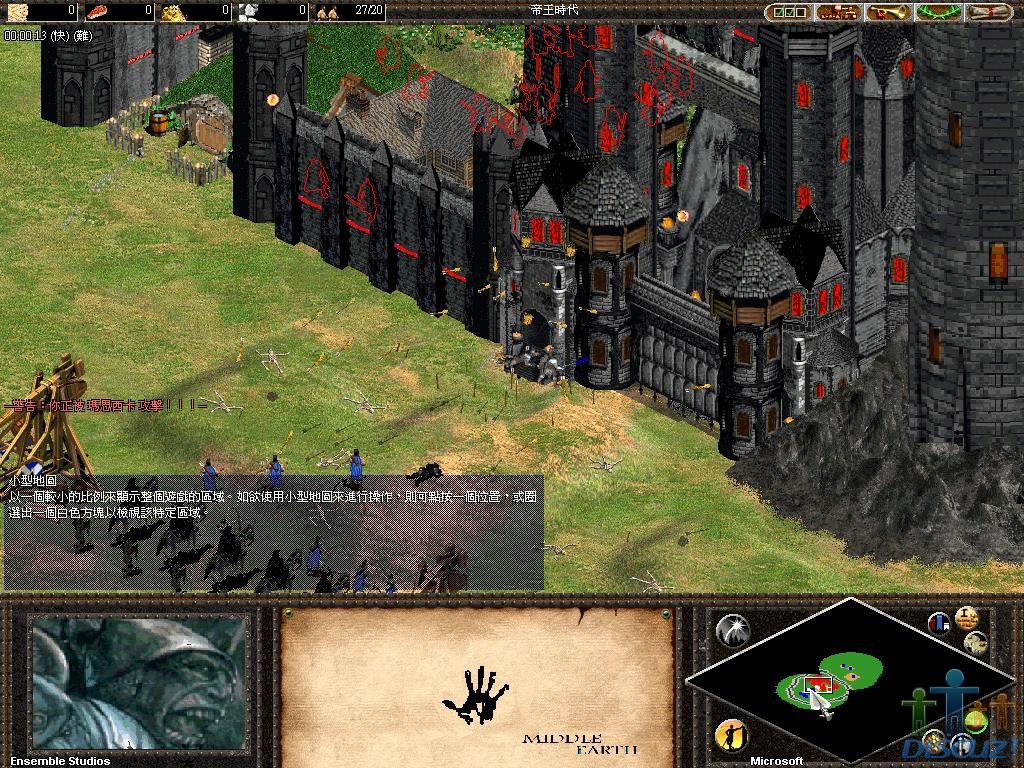This screenshot has height=768, width=1024.
Task: Toggle the red and blue banner button
Action: pos(939,623)
